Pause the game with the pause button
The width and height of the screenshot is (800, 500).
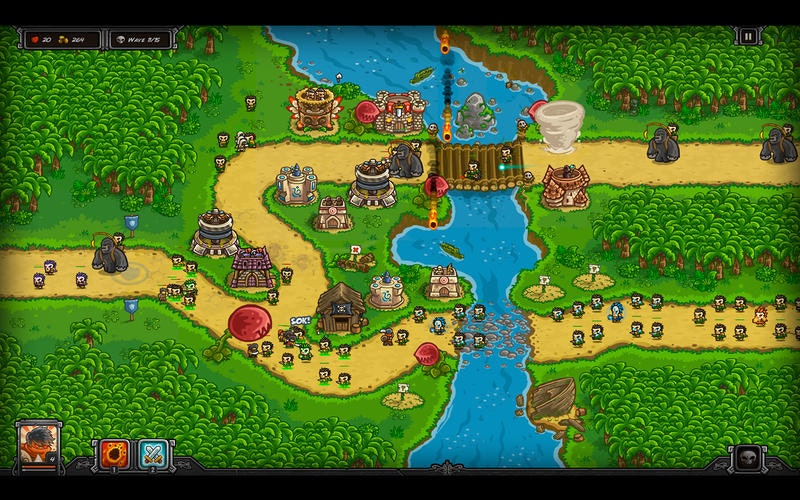point(748,37)
